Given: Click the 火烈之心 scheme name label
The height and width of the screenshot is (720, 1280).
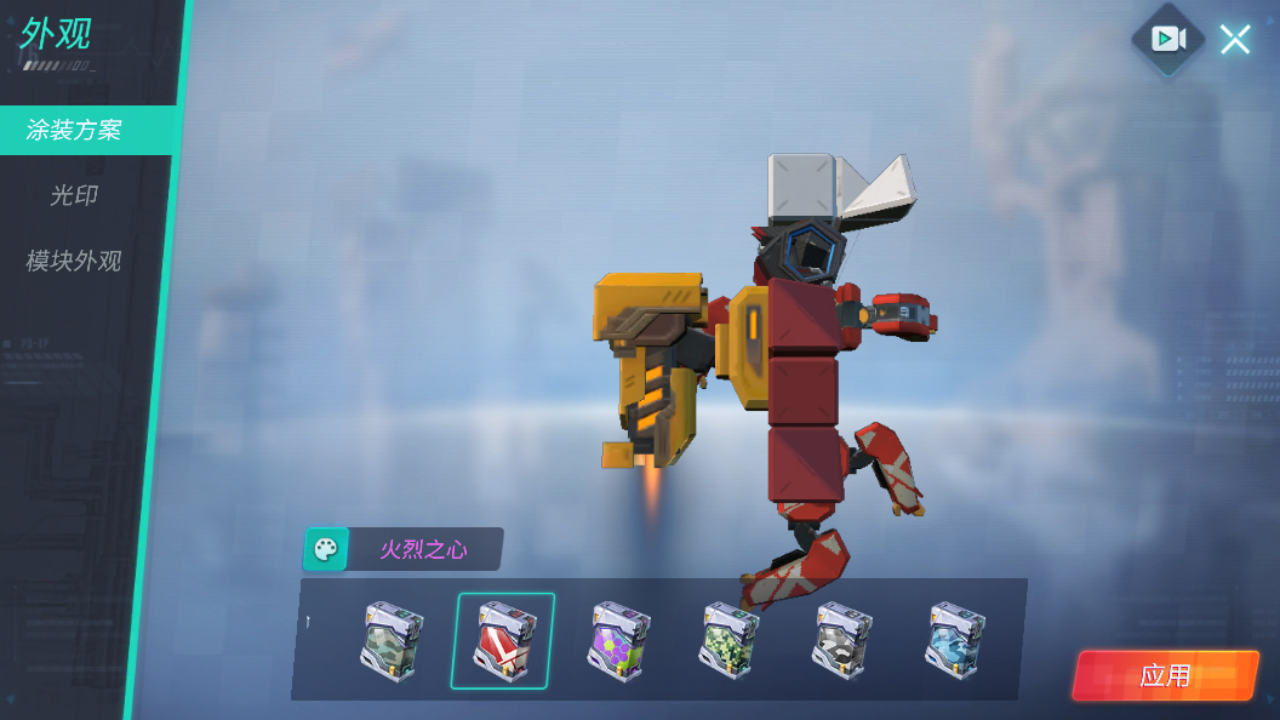Looking at the screenshot, I should click(x=425, y=550).
